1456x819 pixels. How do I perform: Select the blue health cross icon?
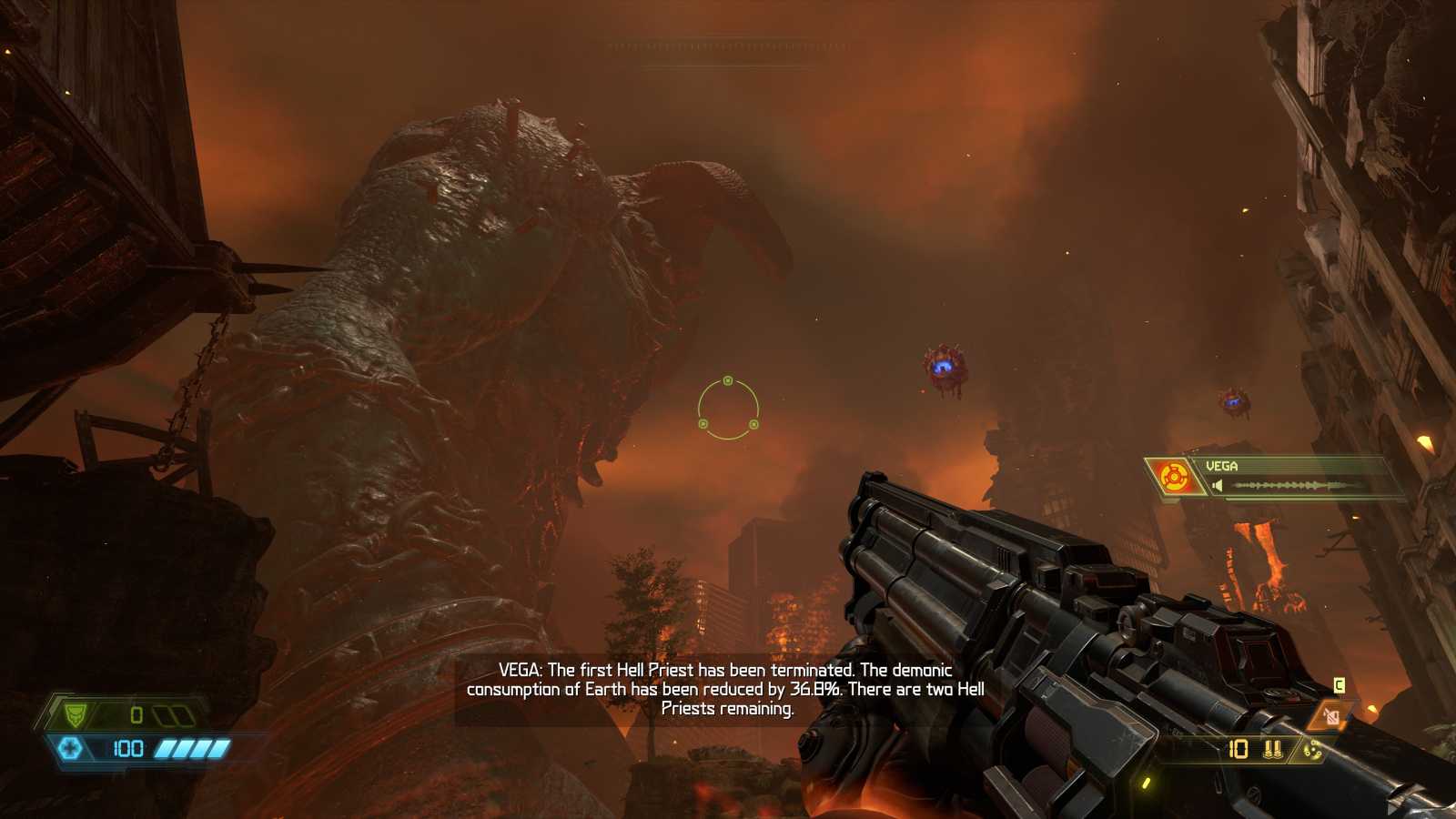tap(71, 748)
